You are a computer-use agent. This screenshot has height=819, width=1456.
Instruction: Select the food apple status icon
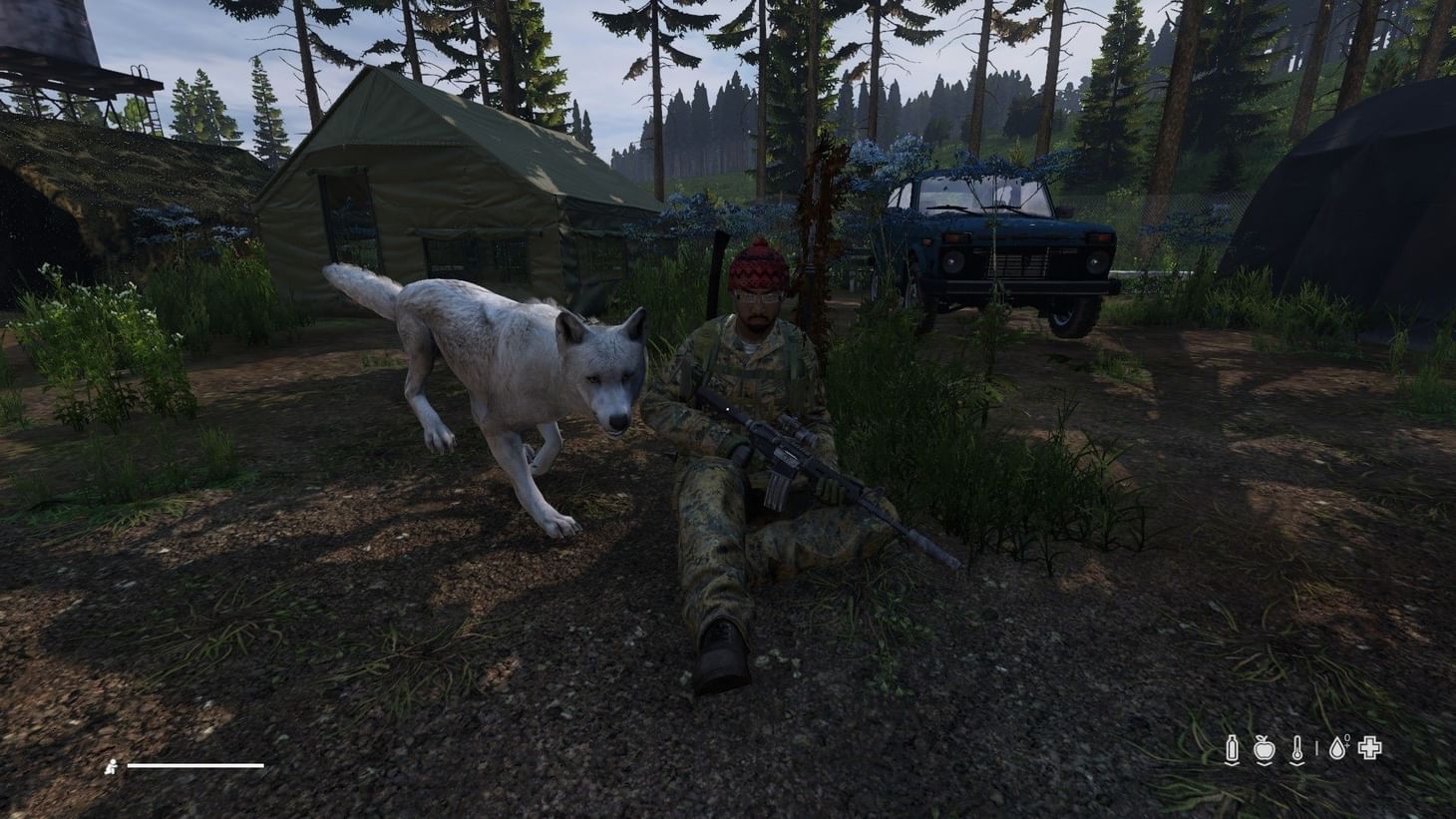coord(1265,748)
